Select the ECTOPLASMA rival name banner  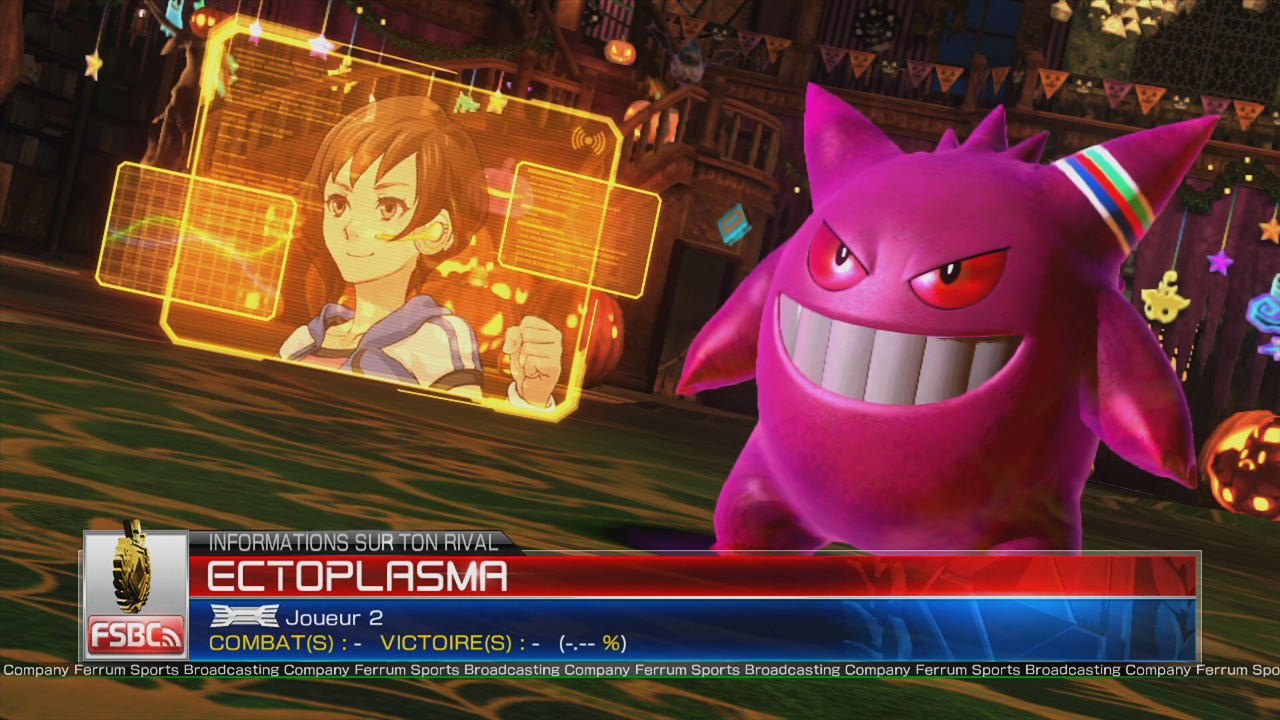click(357, 577)
